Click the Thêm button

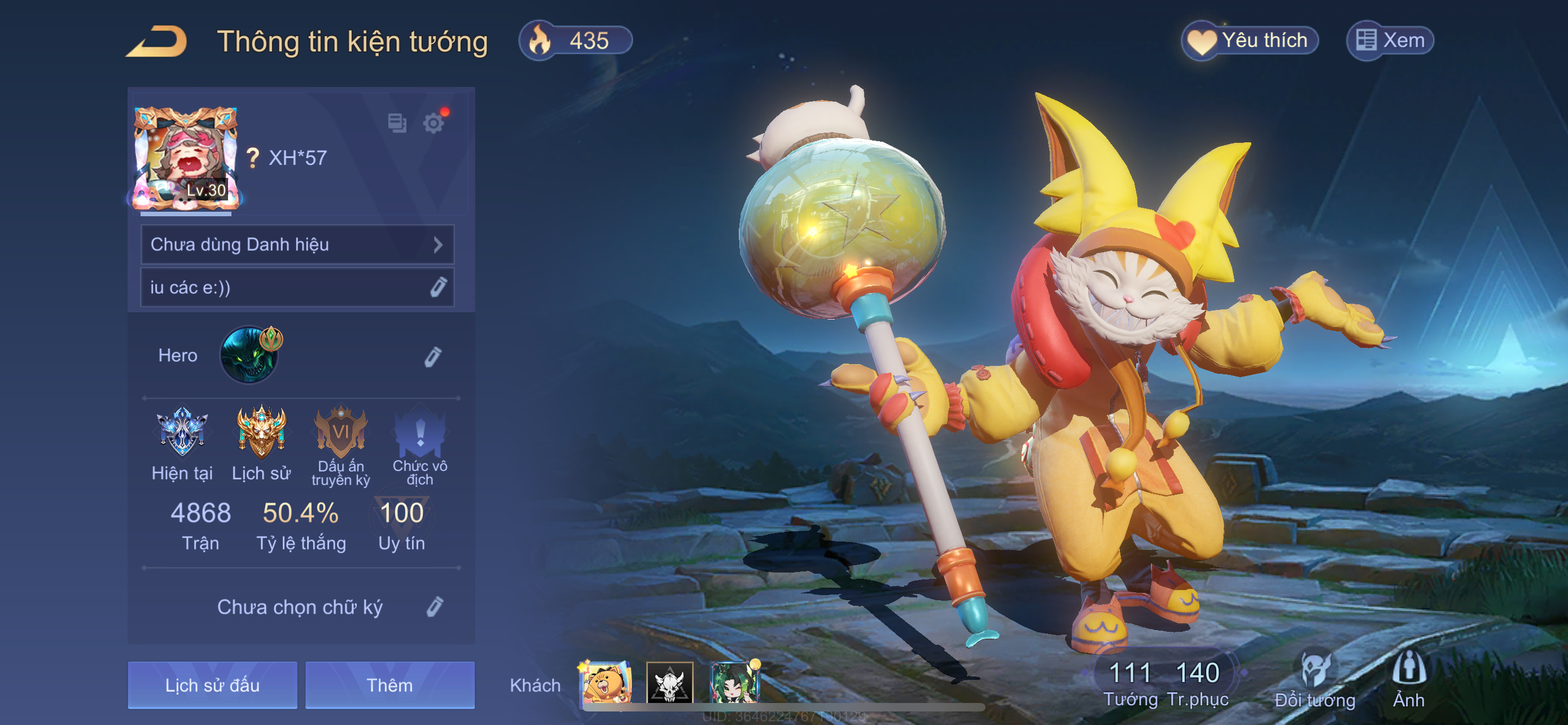(x=389, y=685)
